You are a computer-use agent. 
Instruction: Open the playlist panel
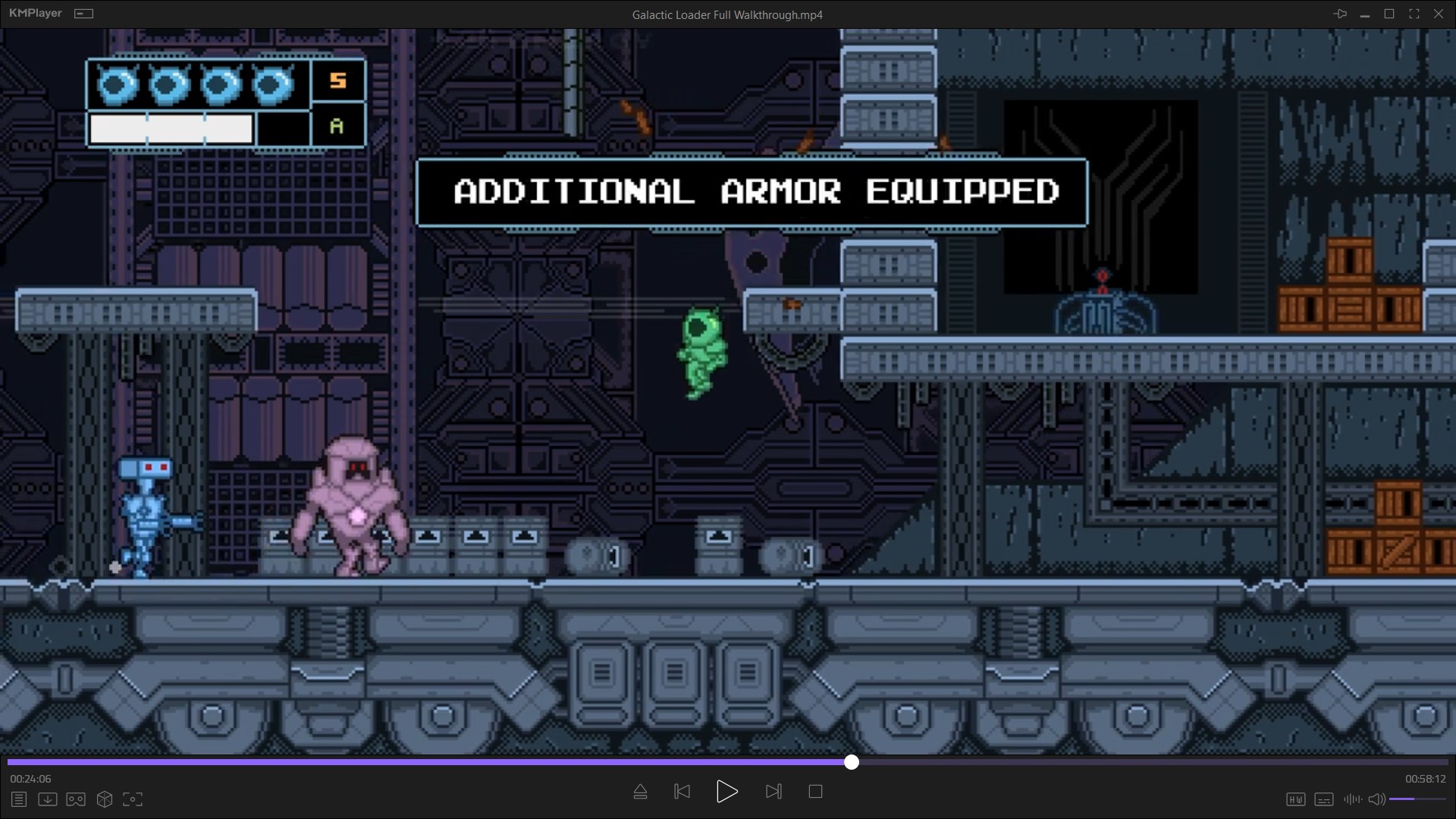click(x=18, y=799)
